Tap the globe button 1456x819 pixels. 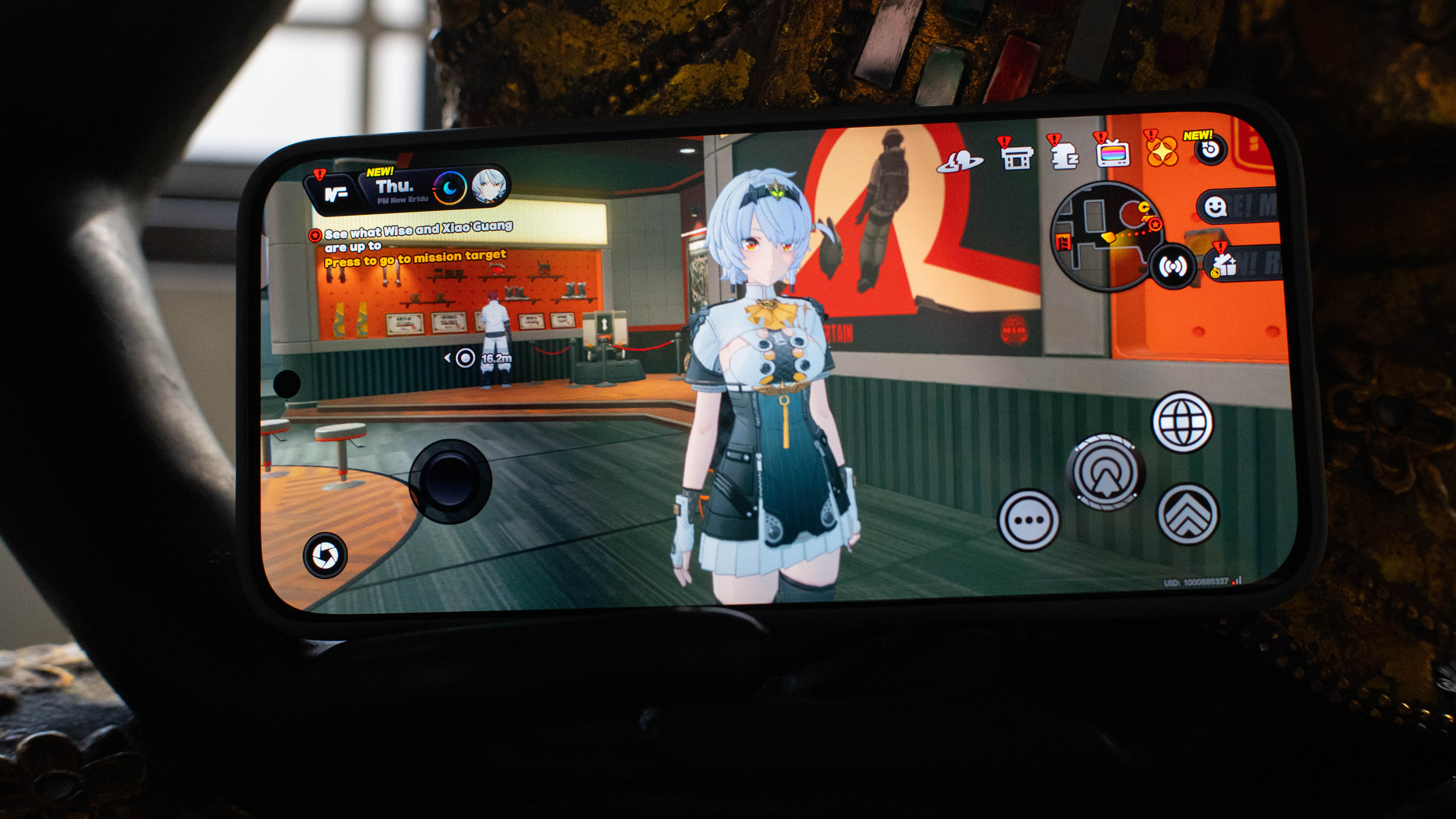pyautogui.click(x=1183, y=422)
